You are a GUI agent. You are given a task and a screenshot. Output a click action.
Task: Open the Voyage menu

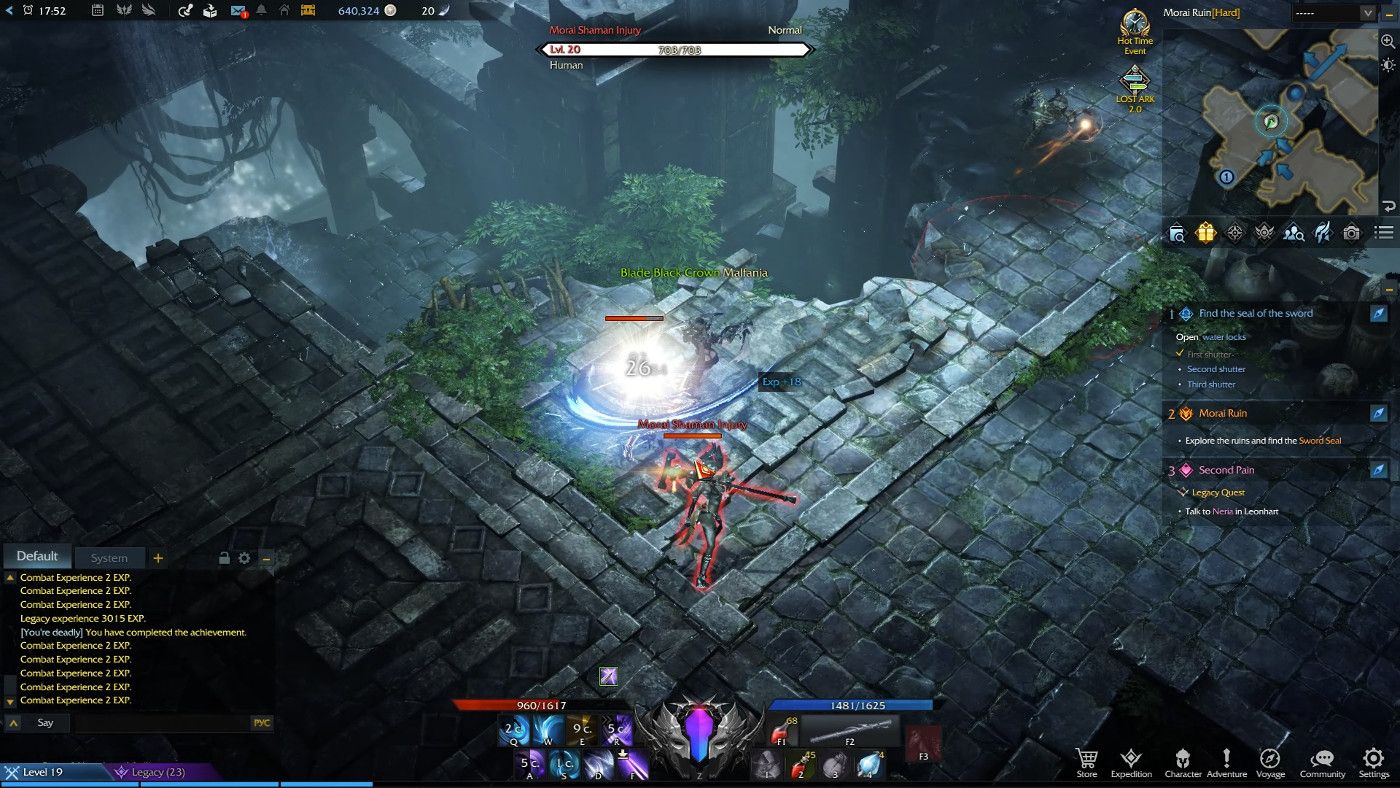[x=1271, y=761]
